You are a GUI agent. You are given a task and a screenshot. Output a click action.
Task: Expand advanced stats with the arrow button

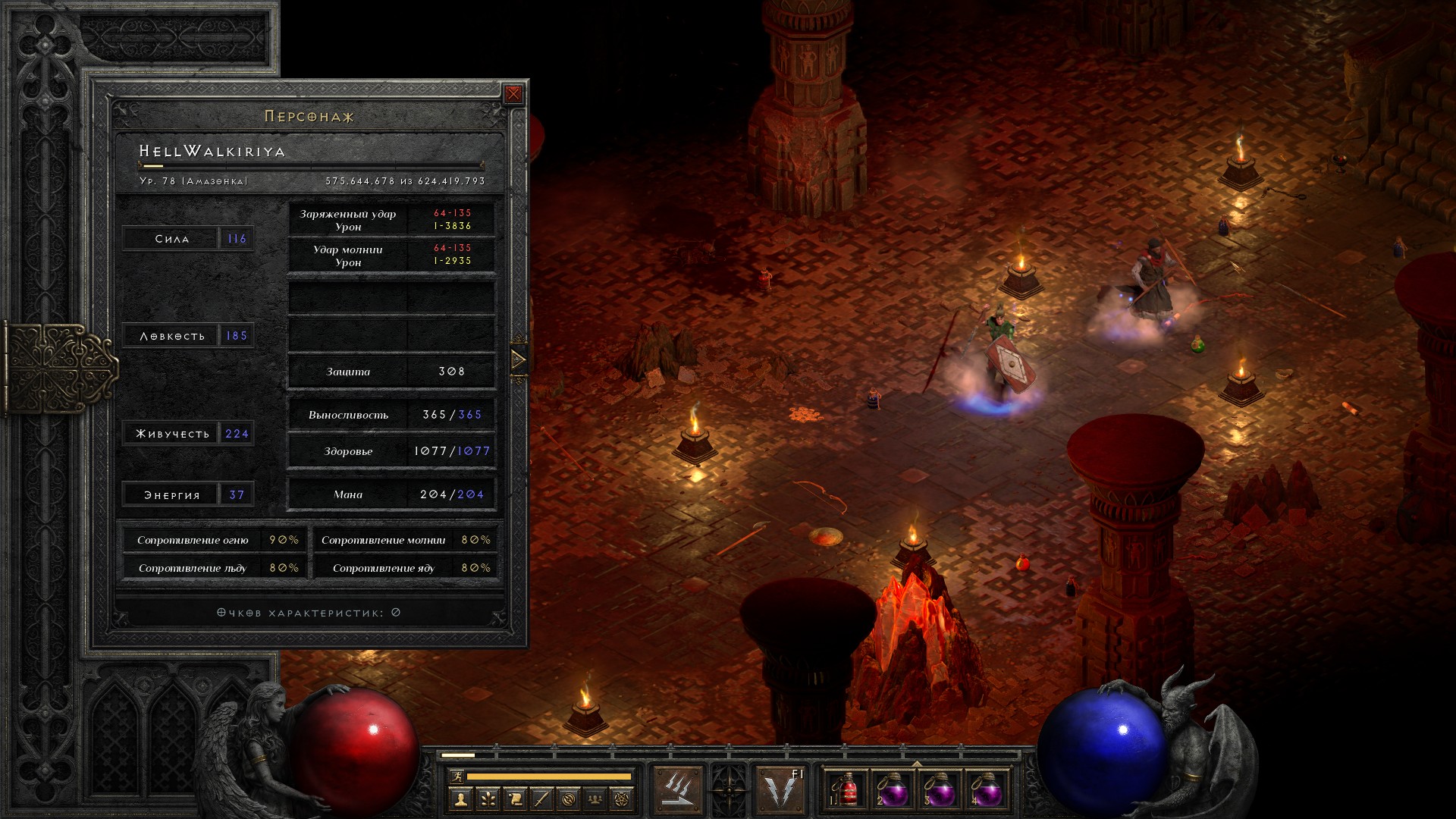(x=519, y=359)
